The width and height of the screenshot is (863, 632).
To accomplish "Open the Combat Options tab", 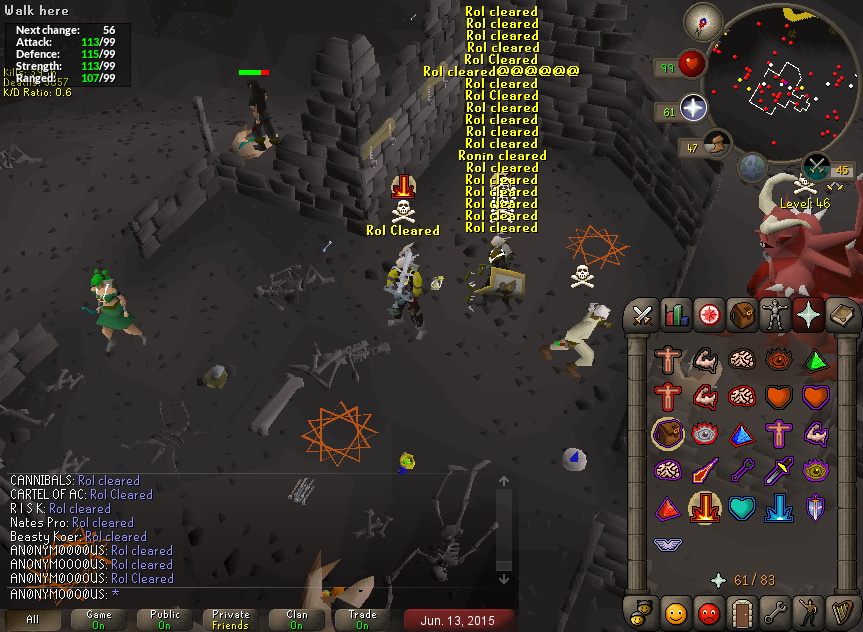I will [642, 316].
